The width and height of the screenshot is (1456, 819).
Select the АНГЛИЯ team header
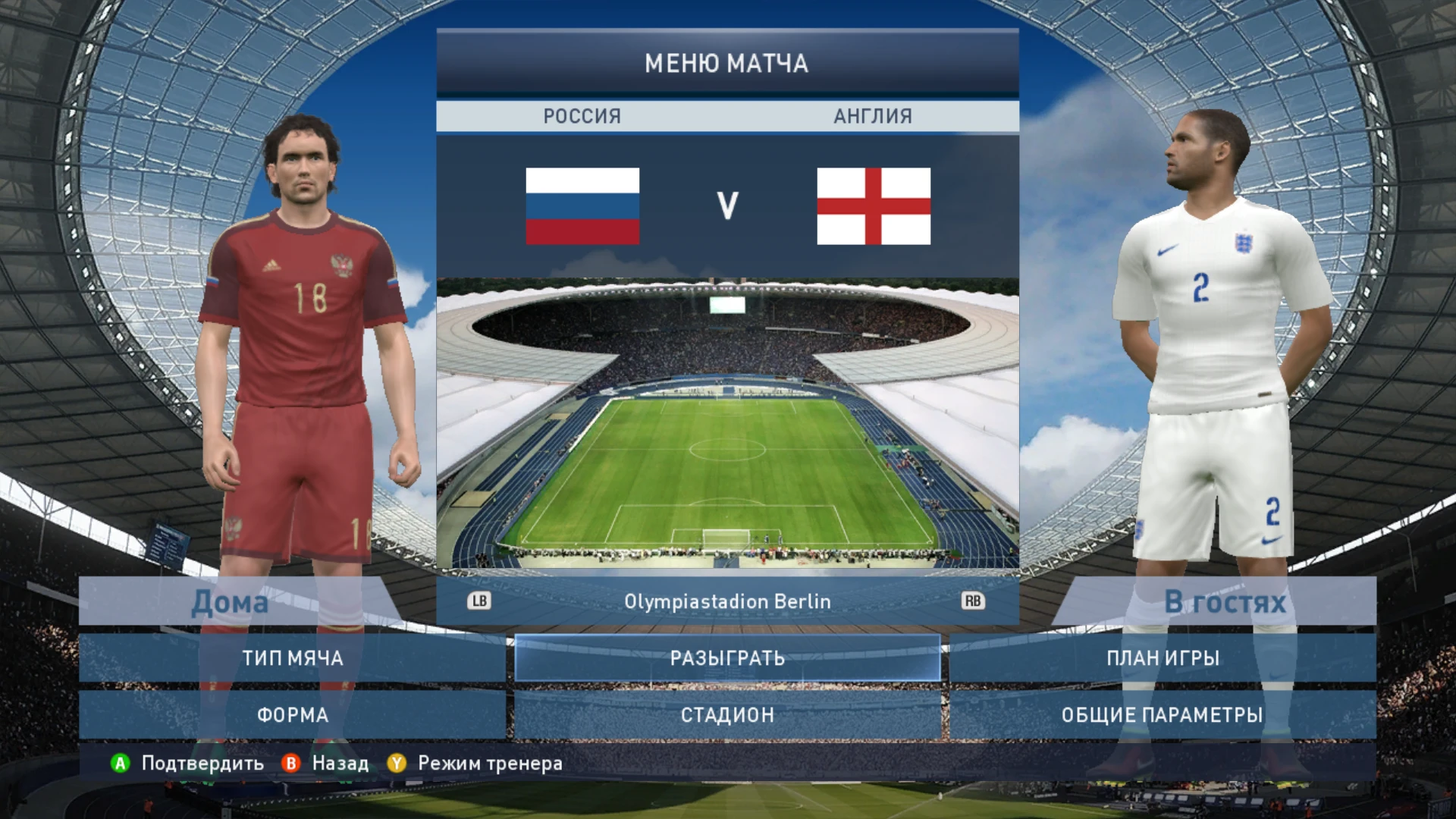click(872, 116)
